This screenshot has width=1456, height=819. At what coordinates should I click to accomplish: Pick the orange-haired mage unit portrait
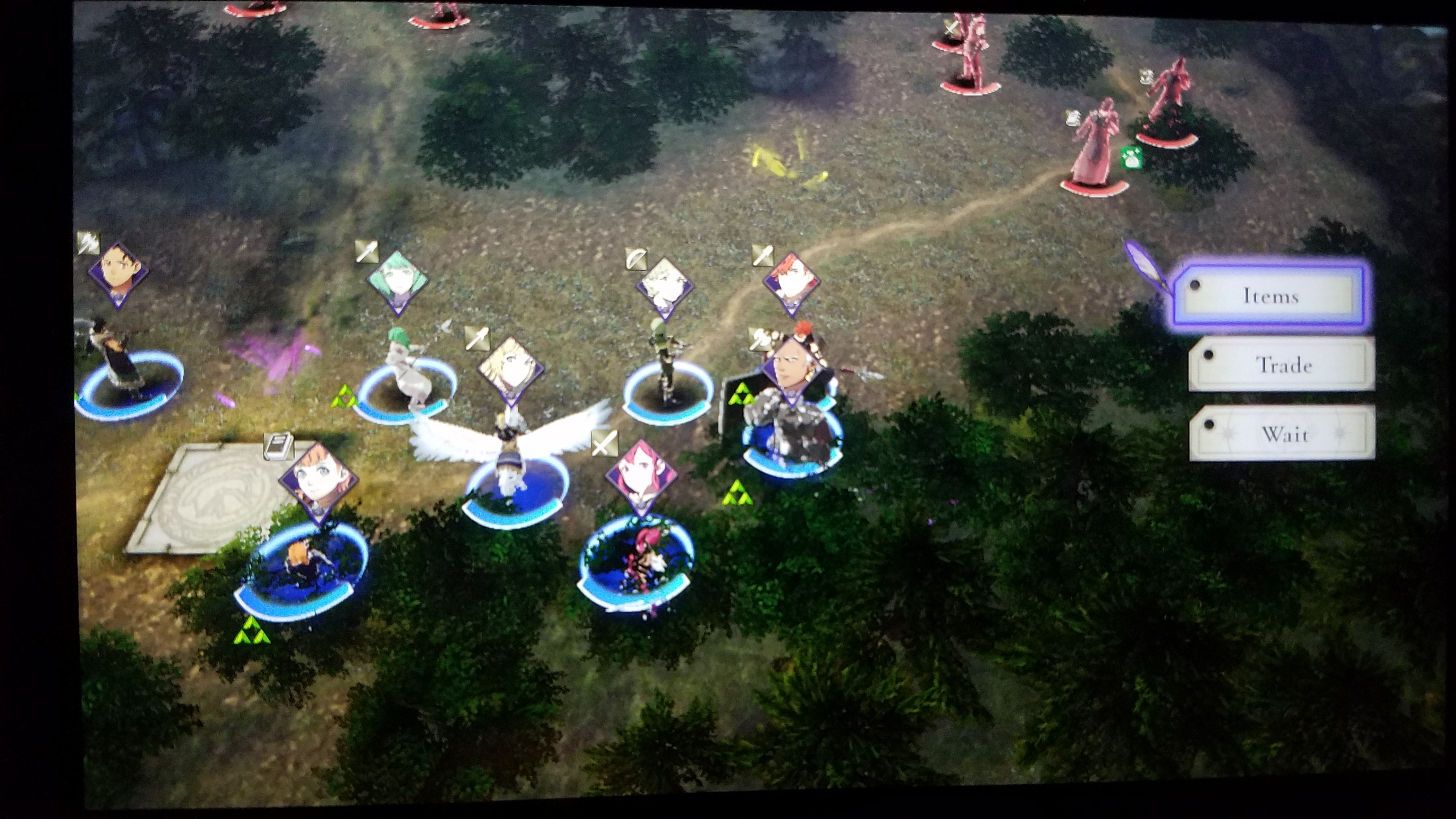pos(318,482)
